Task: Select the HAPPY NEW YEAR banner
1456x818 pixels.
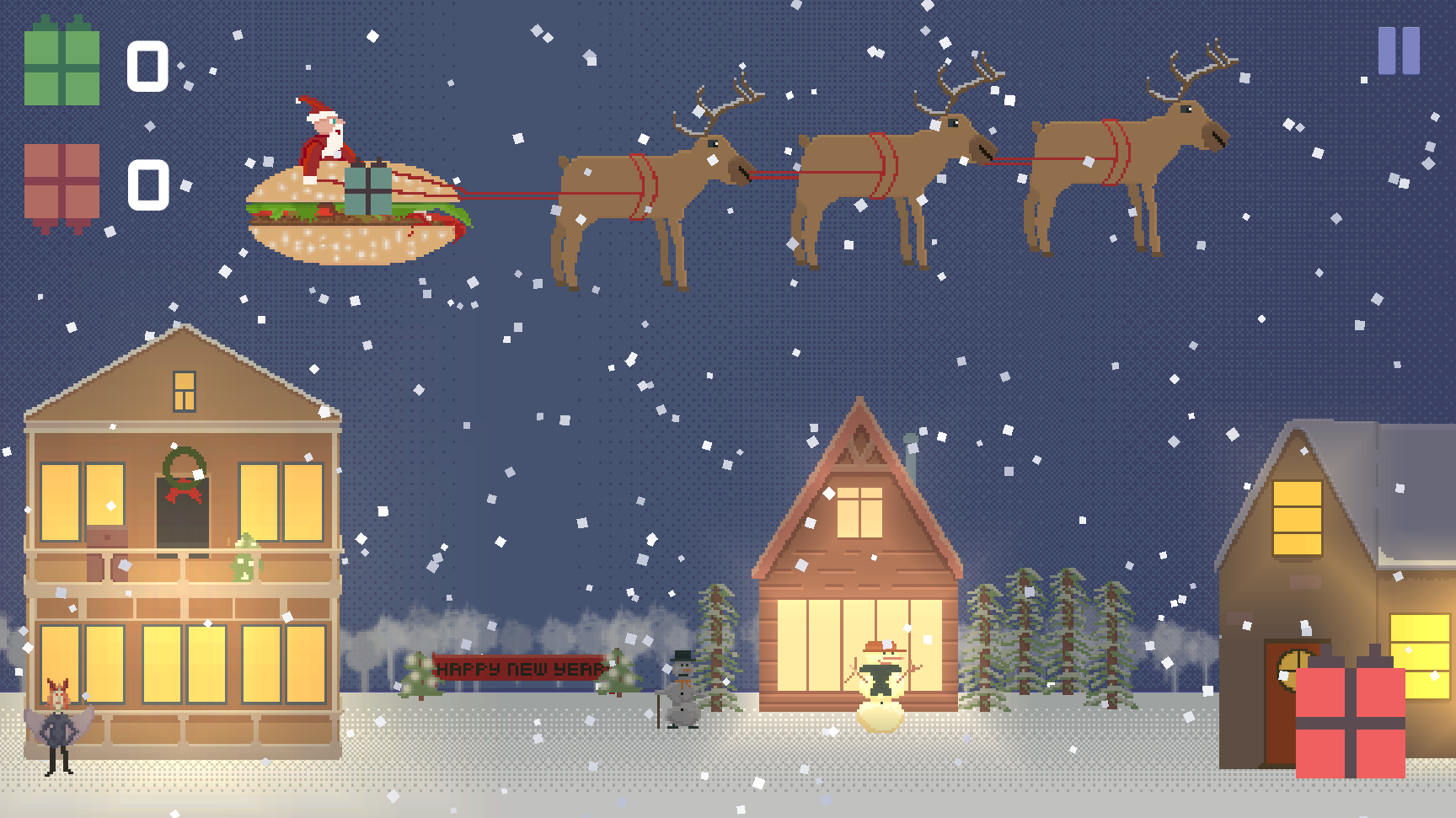Action: [x=519, y=669]
